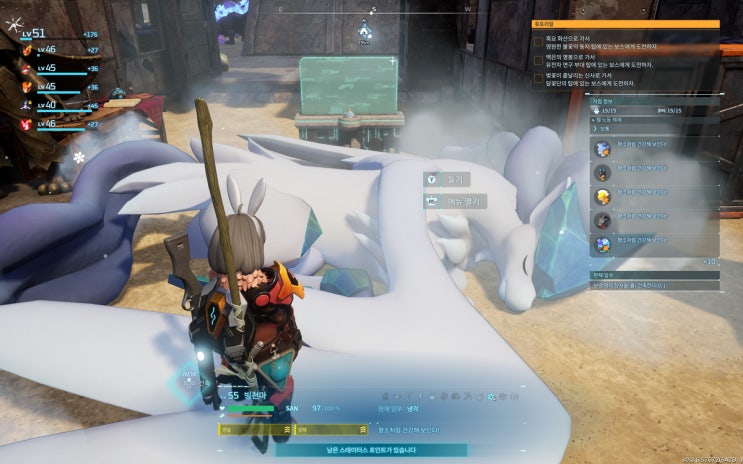743x464 pixels.
Task: Select the Lv 40 party Pal
Action: 55,104
